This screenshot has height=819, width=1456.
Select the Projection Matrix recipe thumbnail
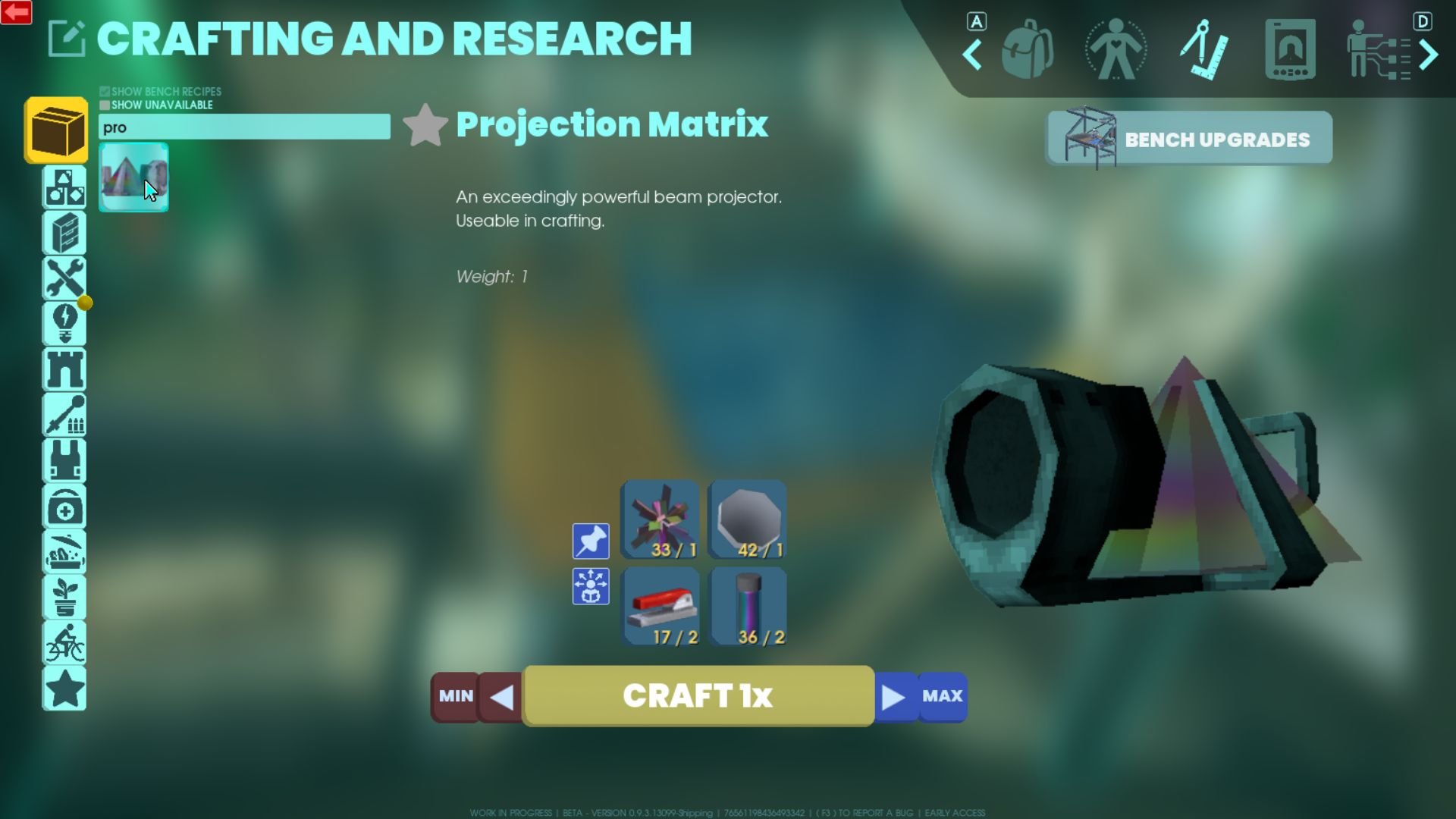133,177
